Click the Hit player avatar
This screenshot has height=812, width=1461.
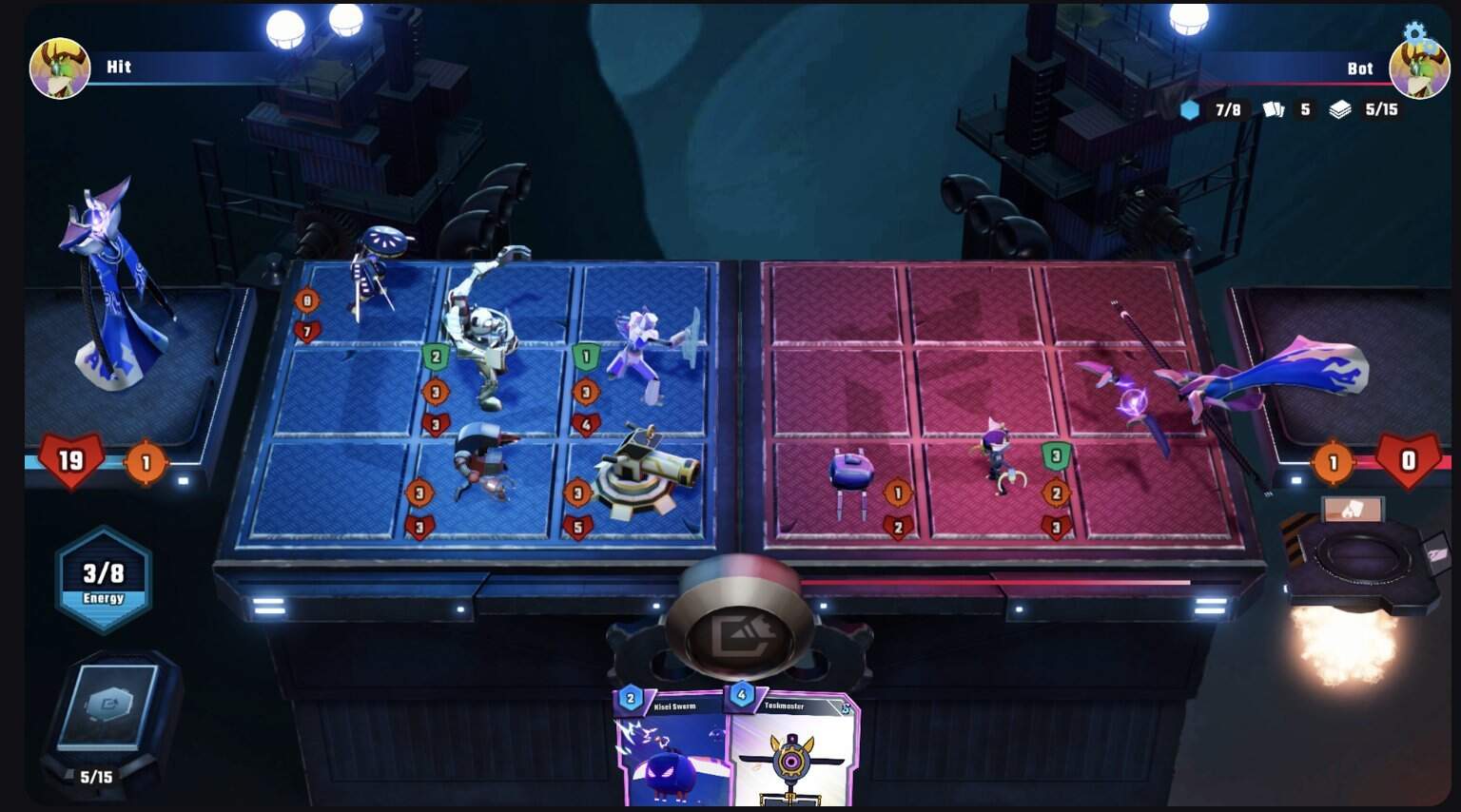pos(60,68)
